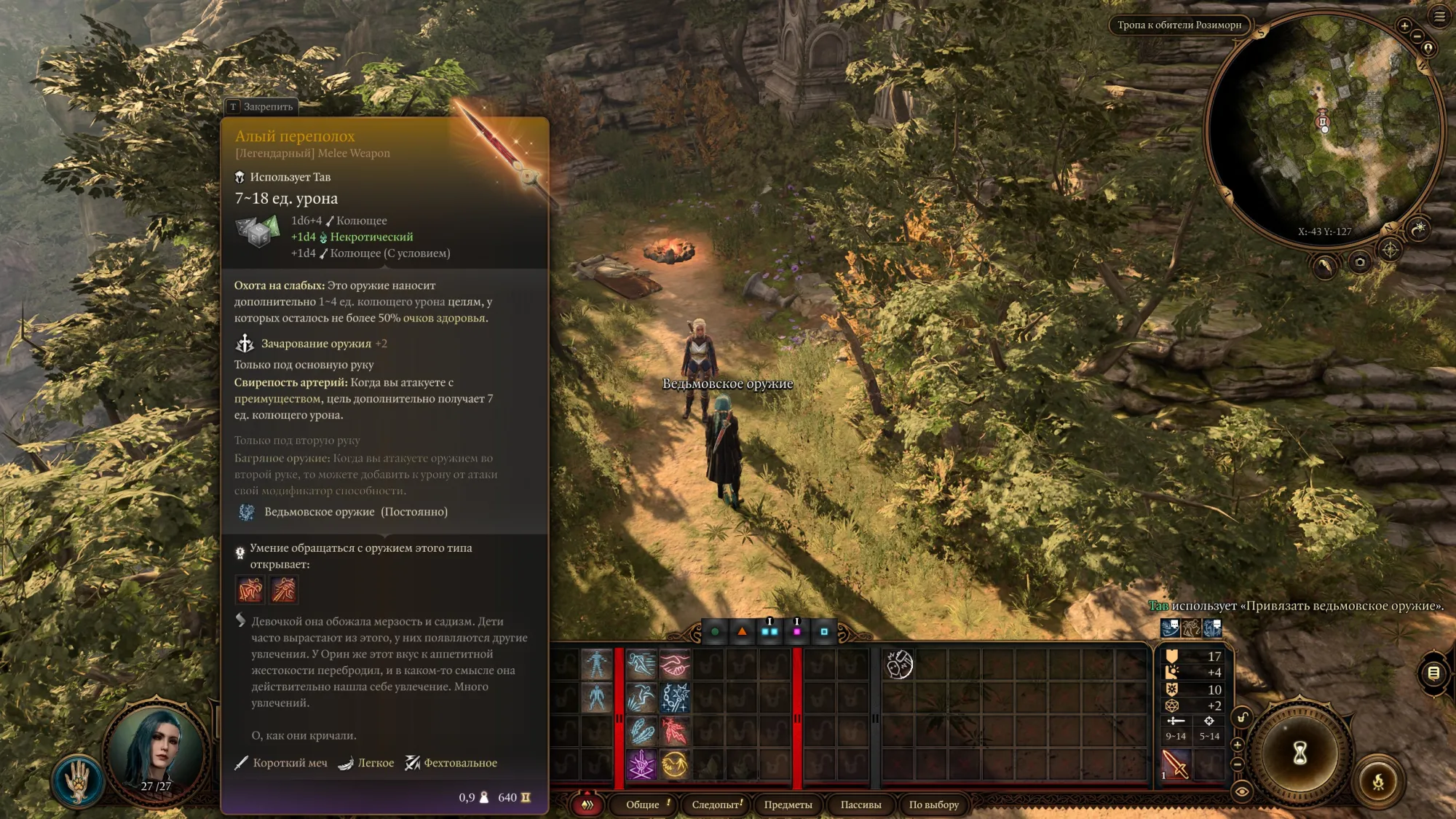Select the red sword main-hand weapon slot
This screenshot has height=819, width=1456.
tap(1175, 764)
